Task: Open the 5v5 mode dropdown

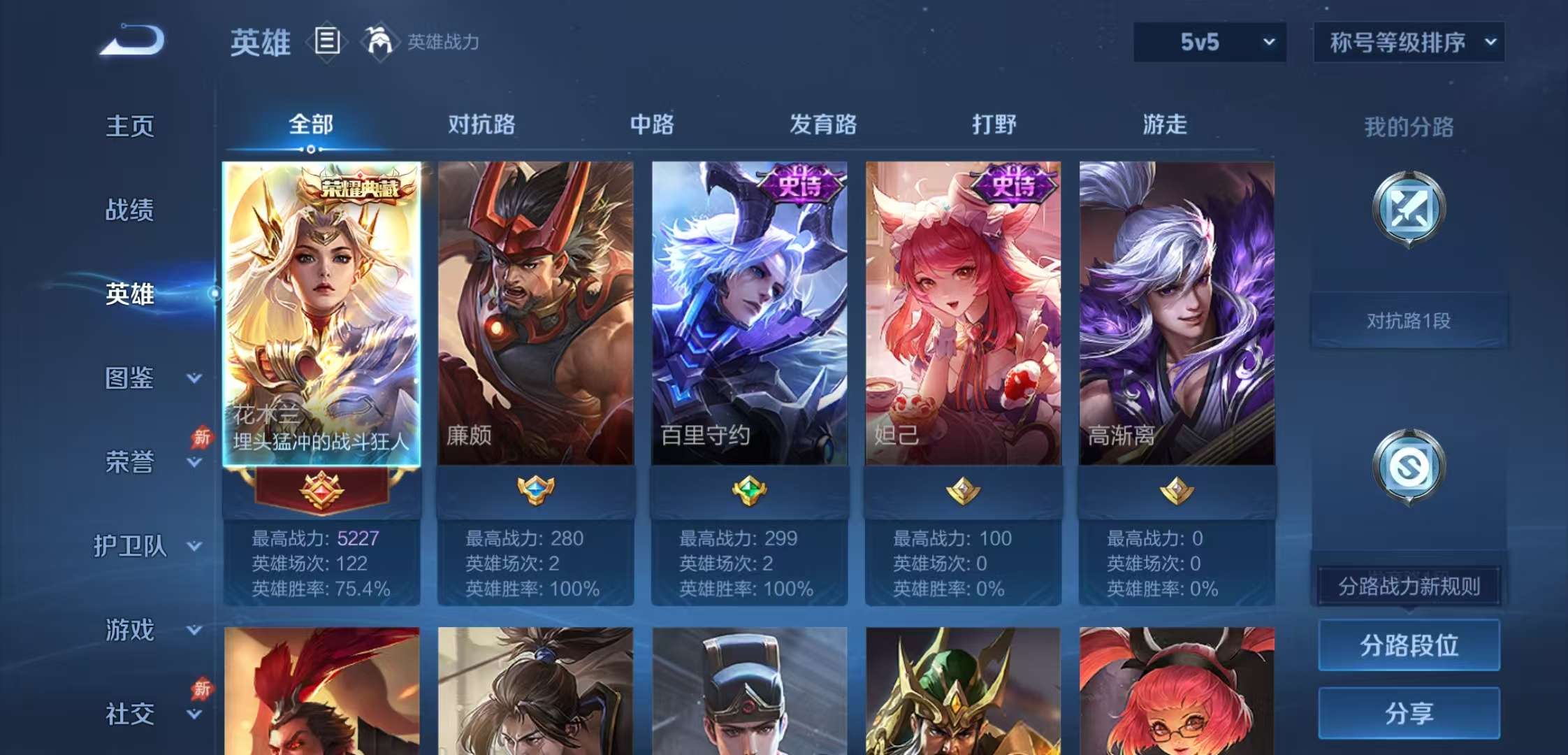Action: click(x=1209, y=42)
